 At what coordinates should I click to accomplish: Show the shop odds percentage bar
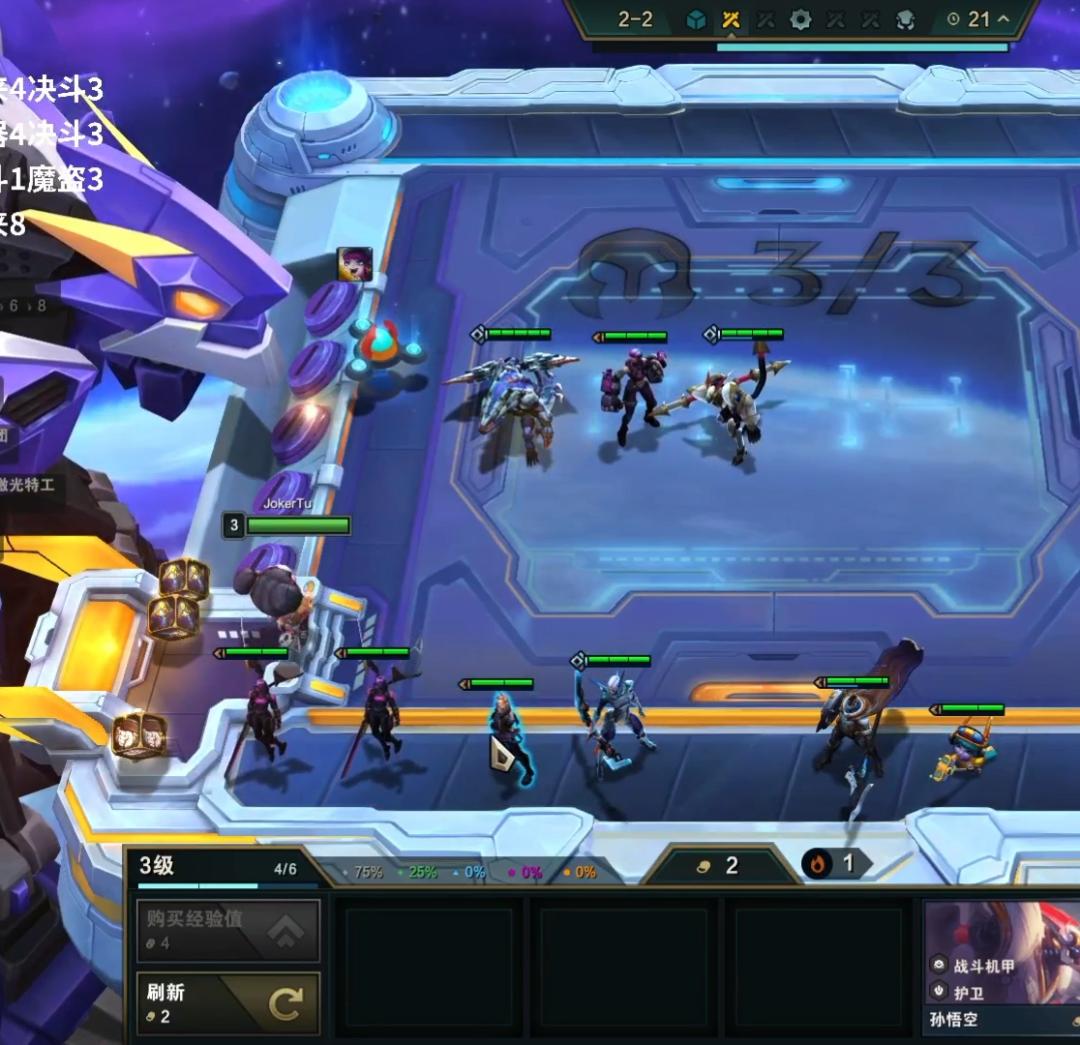point(470,872)
